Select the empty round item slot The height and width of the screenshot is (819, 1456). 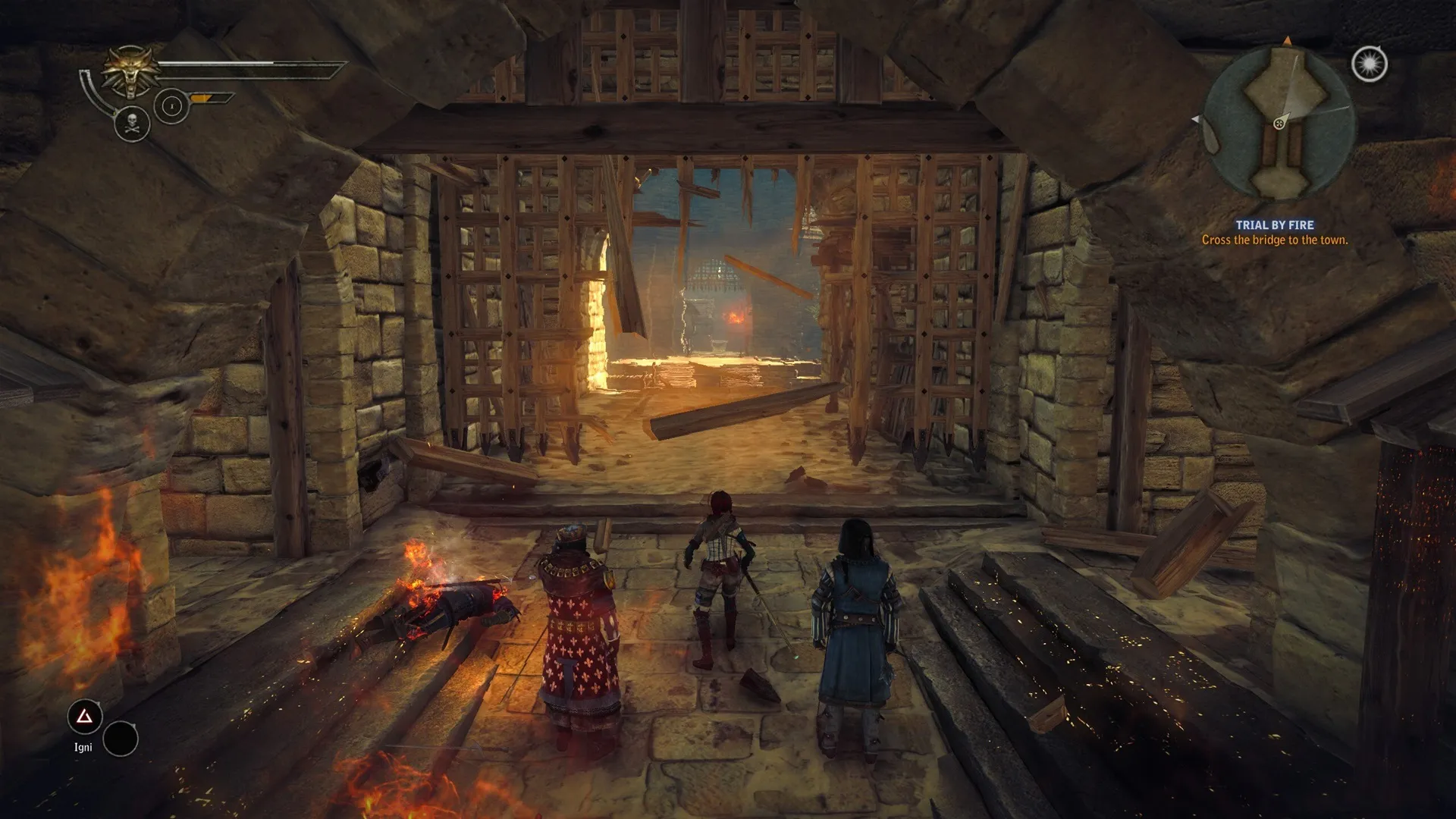click(121, 739)
